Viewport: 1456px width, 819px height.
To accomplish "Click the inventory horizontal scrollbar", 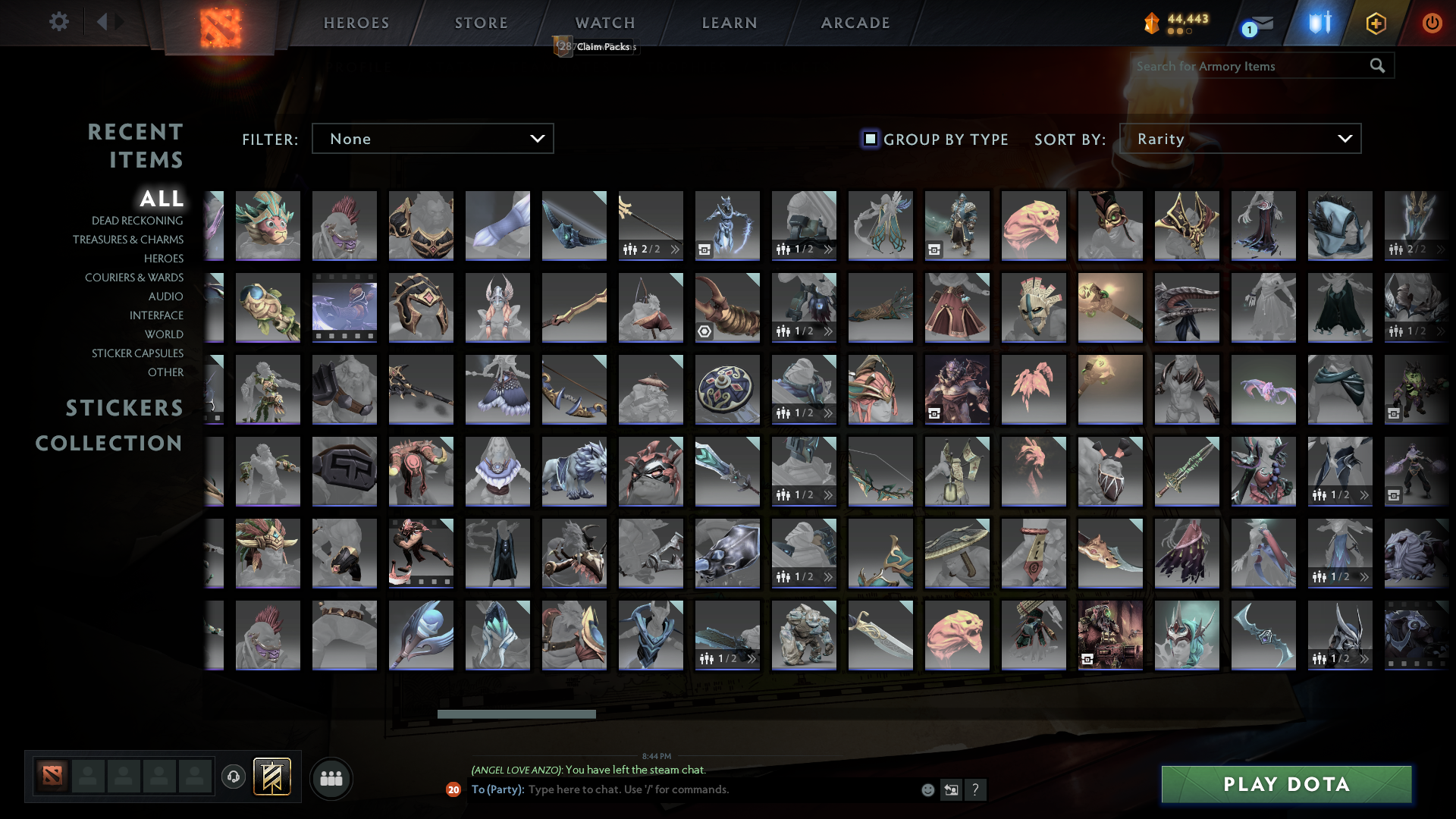I will click(x=516, y=714).
